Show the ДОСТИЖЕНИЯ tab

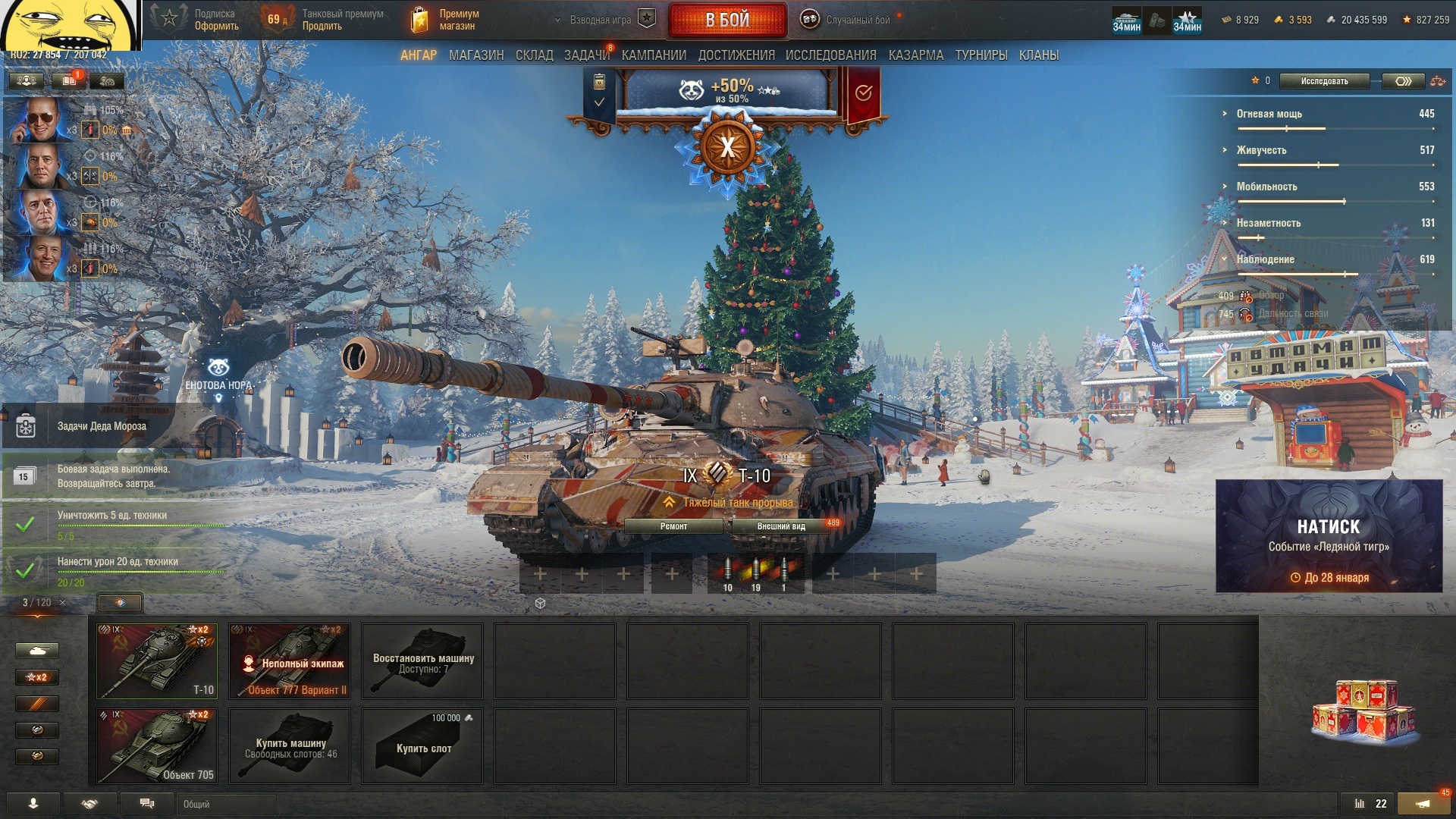(736, 55)
